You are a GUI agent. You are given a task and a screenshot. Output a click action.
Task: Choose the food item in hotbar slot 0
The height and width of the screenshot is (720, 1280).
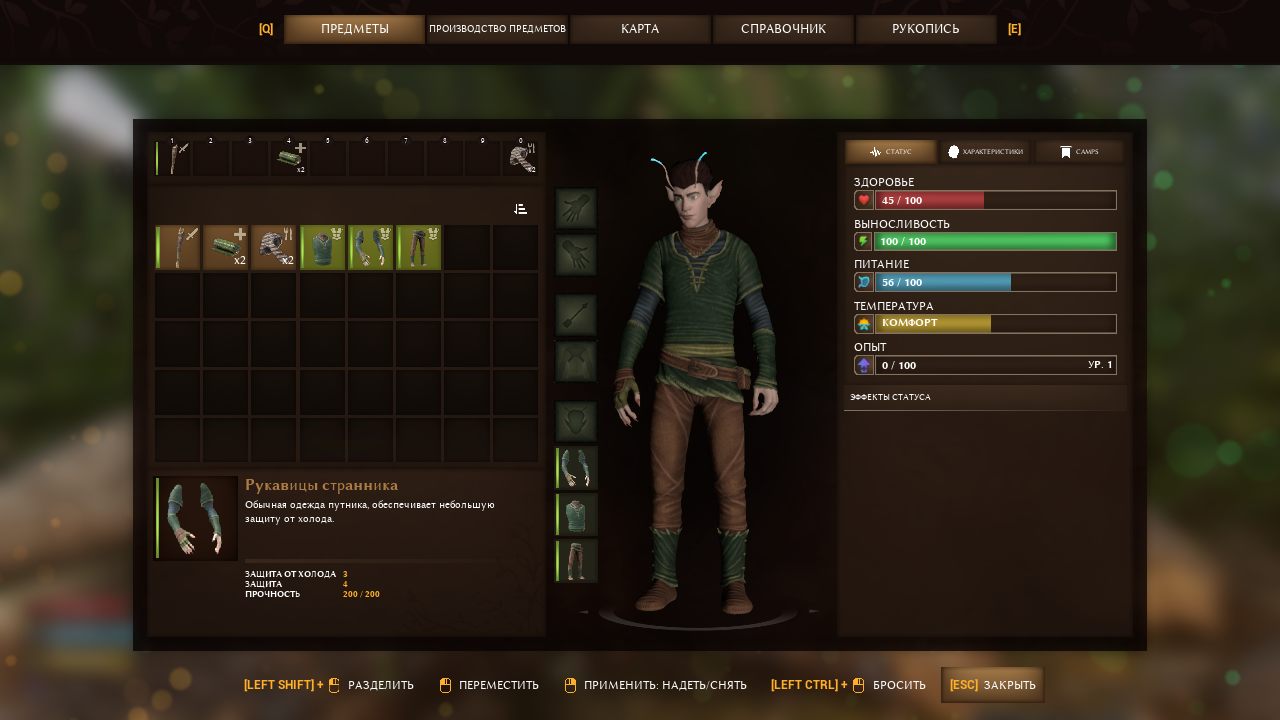pyautogui.click(x=521, y=159)
